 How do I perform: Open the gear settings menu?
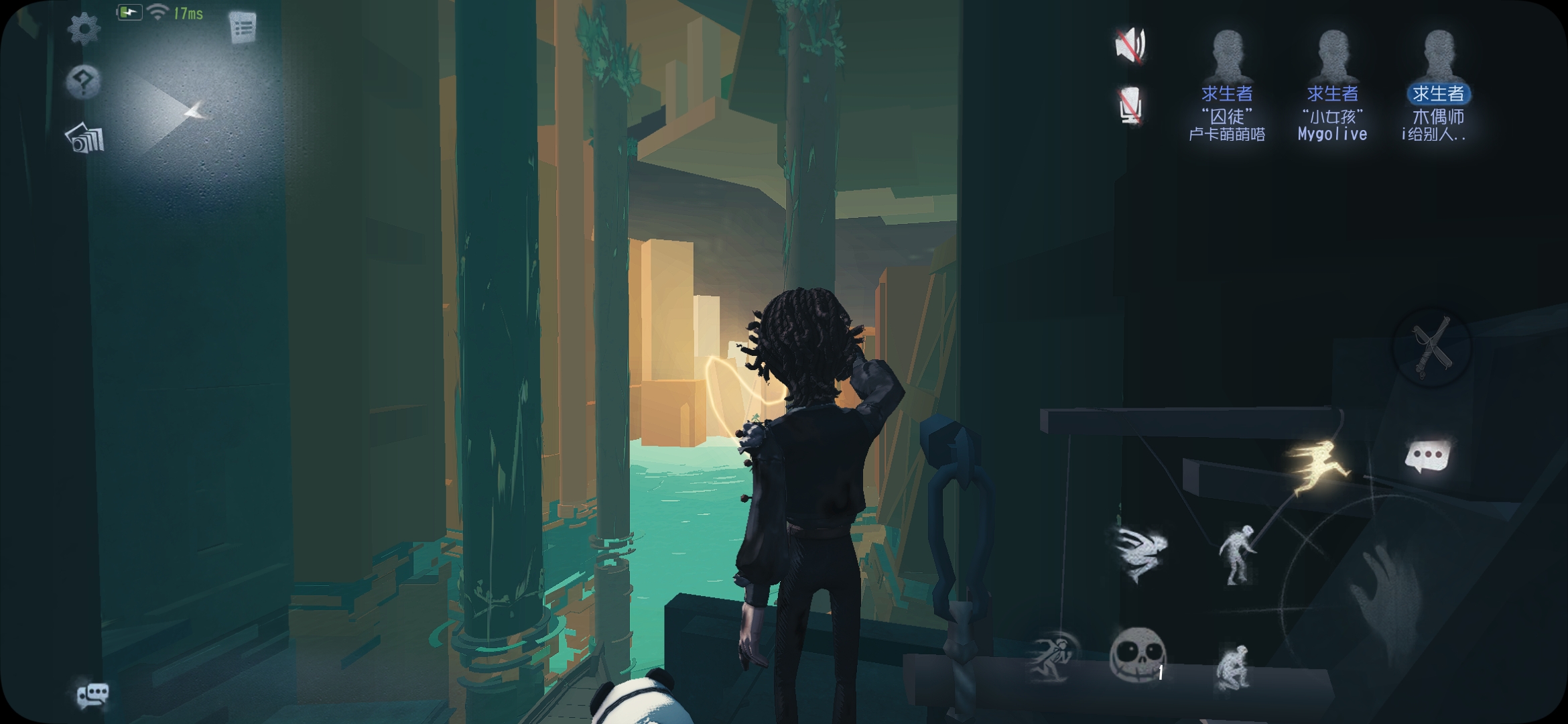pos(84,29)
